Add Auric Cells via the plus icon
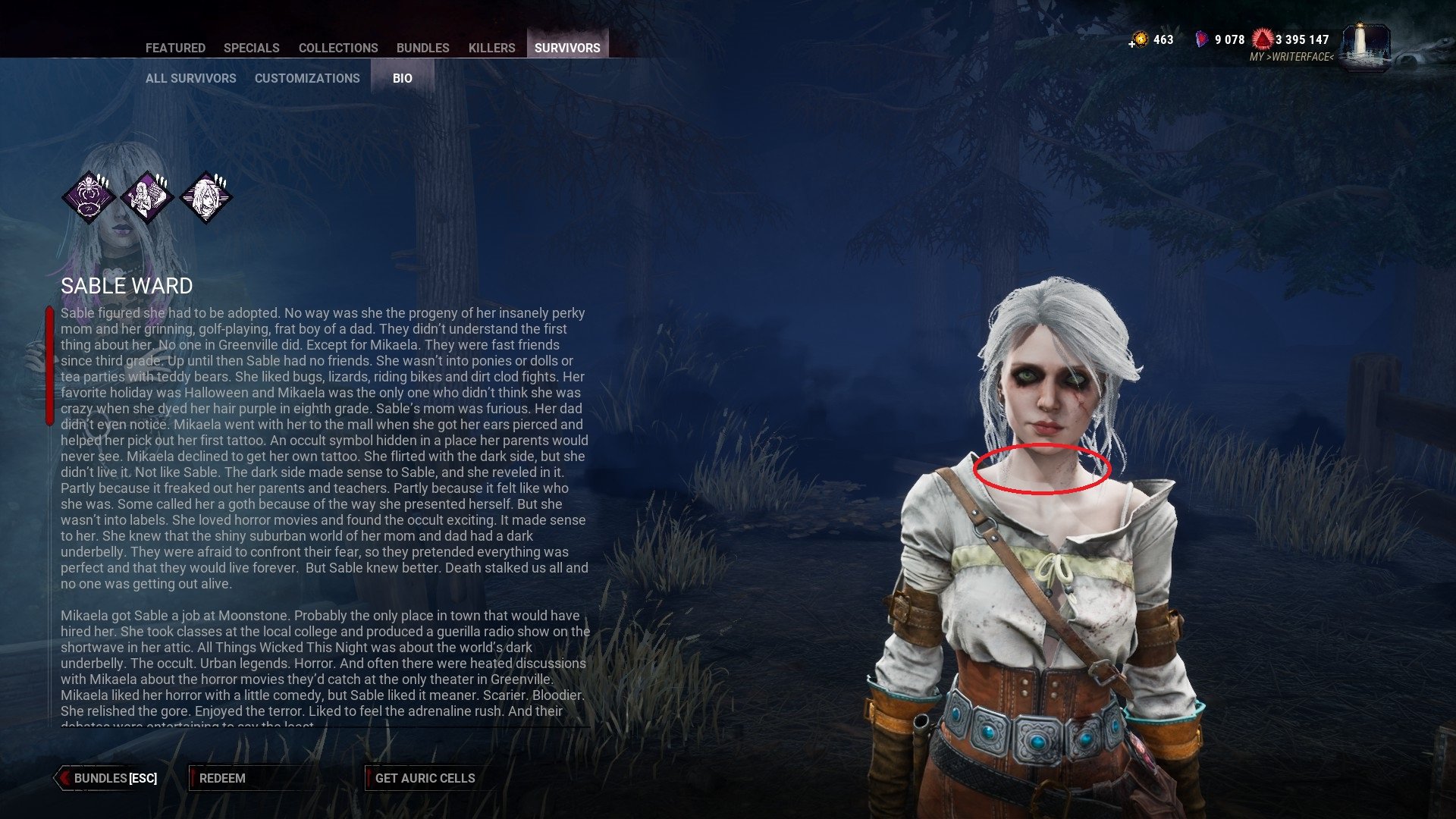The image size is (1456, 819). [1132, 44]
